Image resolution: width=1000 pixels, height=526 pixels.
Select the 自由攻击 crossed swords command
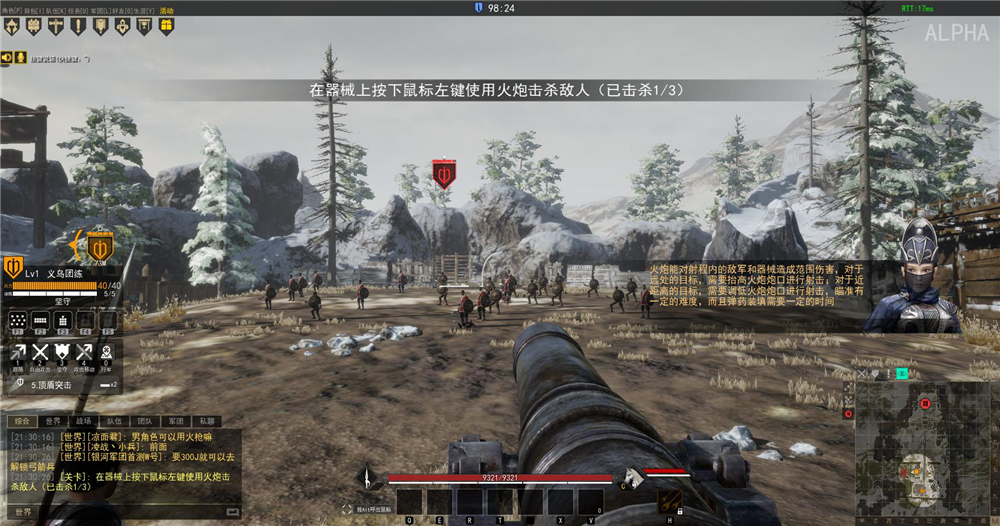click(x=40, y=352)
